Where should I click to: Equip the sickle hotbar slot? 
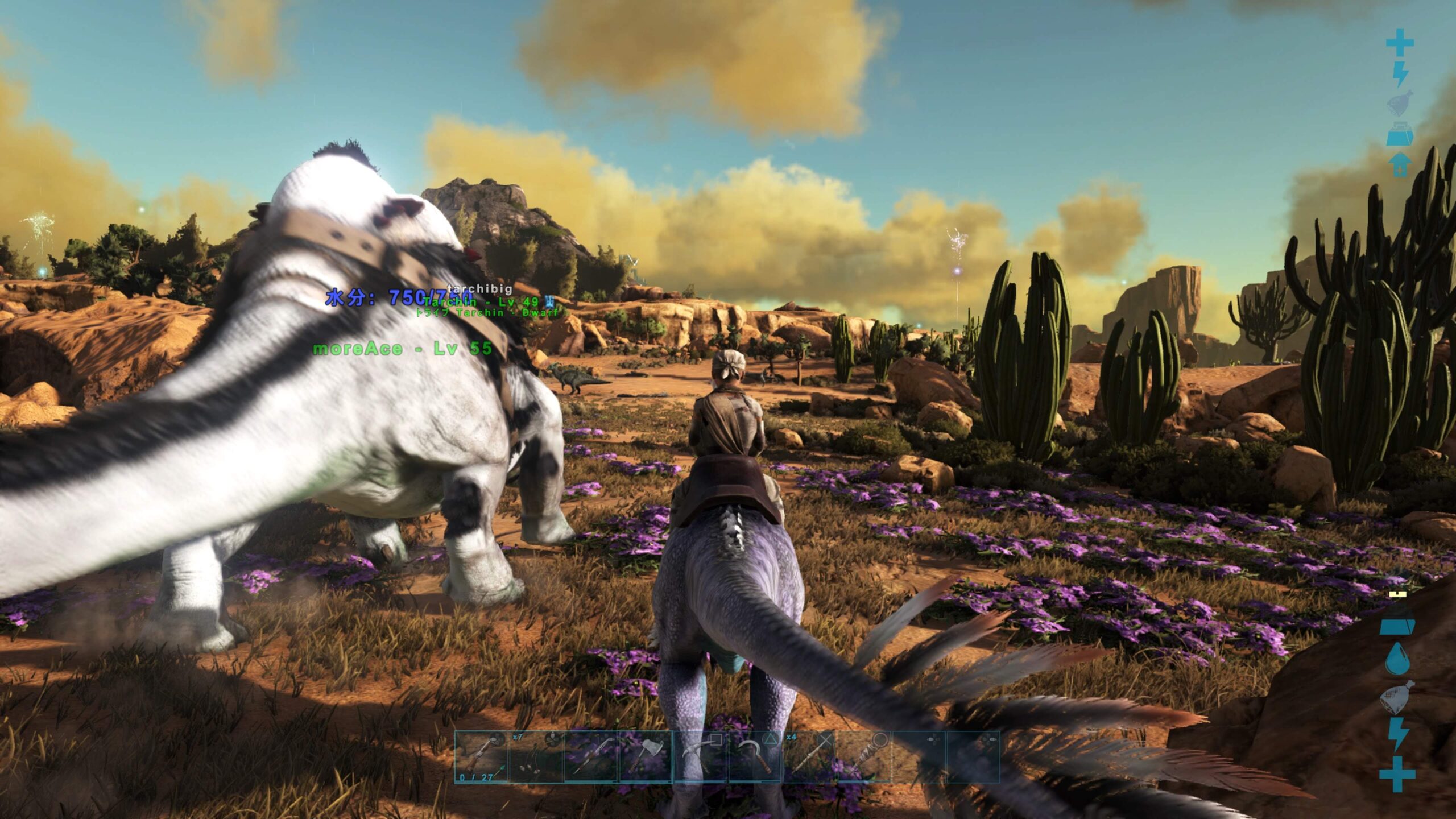click(x=755, y=757)
